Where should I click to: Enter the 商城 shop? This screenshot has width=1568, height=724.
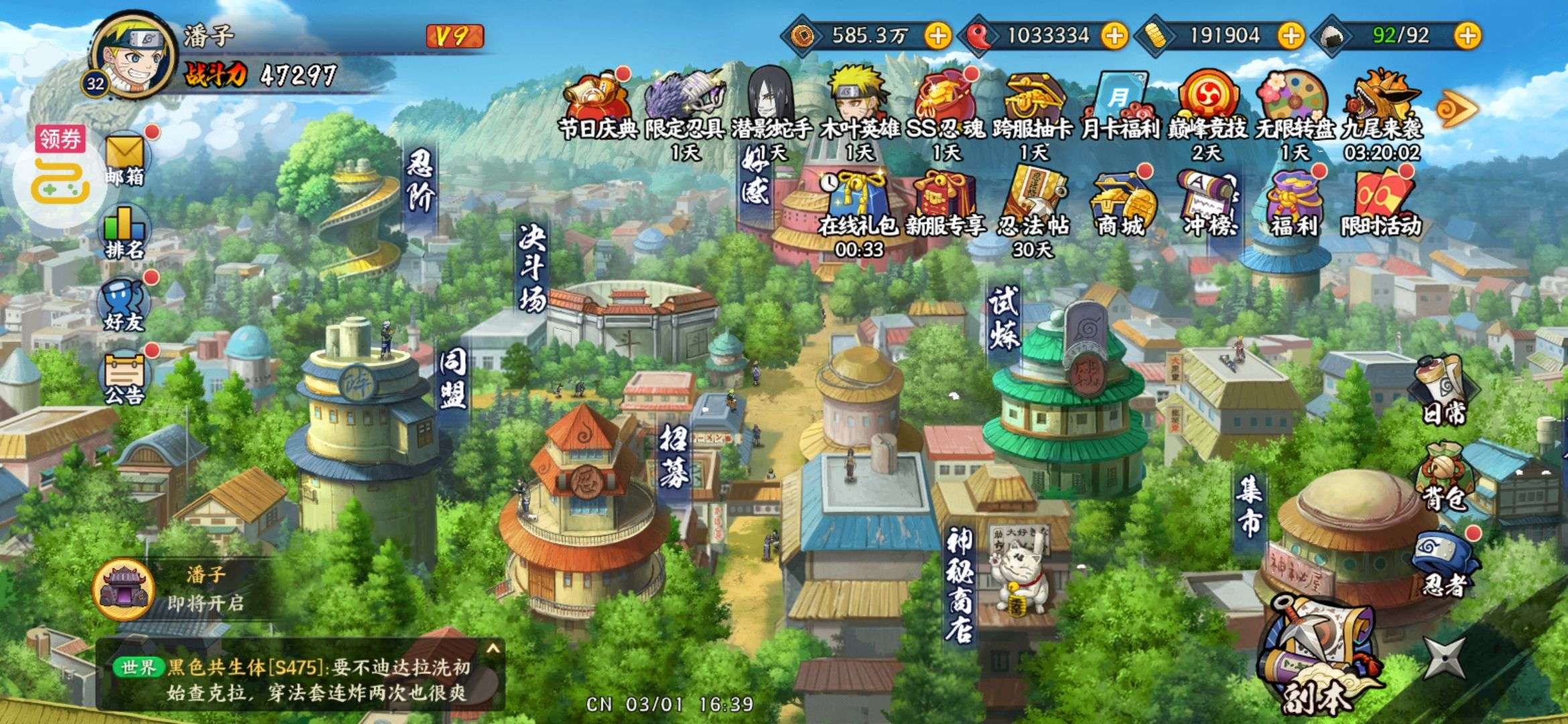(1120, 204)
